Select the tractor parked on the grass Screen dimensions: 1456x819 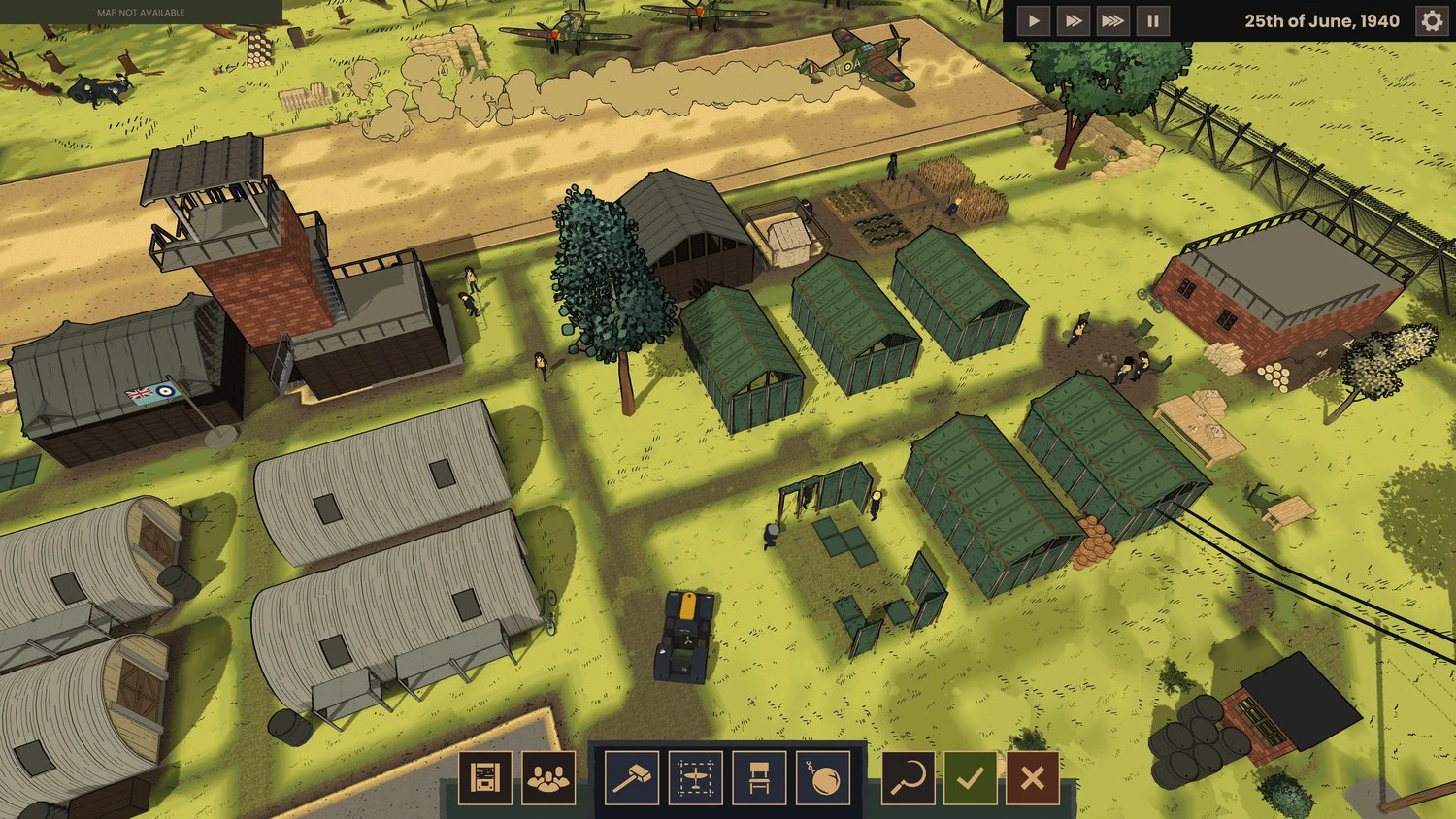click(685, 636)
